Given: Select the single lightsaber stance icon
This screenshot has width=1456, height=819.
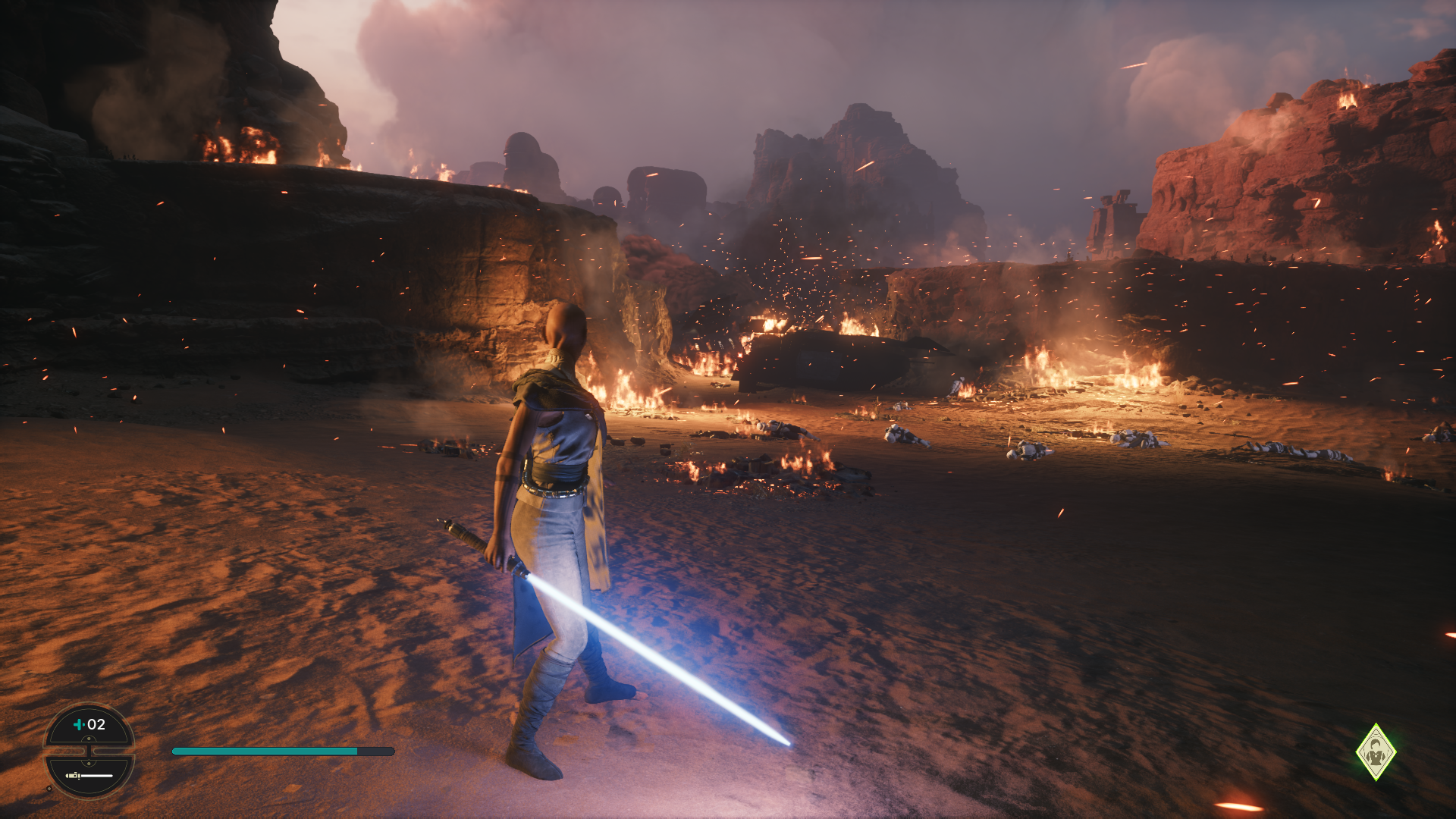Looking at the screenshot, I should point(89,775).
